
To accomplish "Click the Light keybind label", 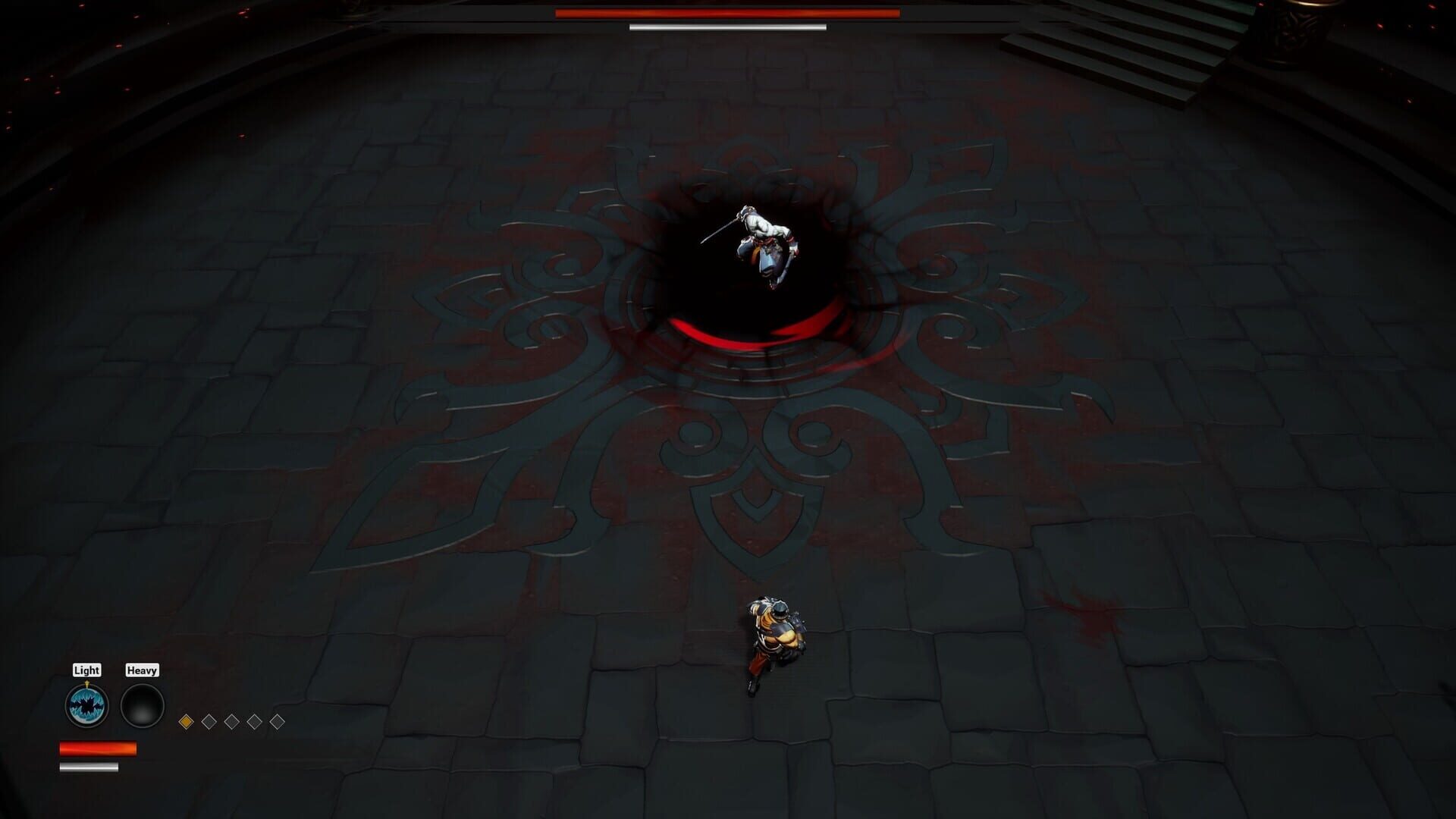I will point(86,670).
